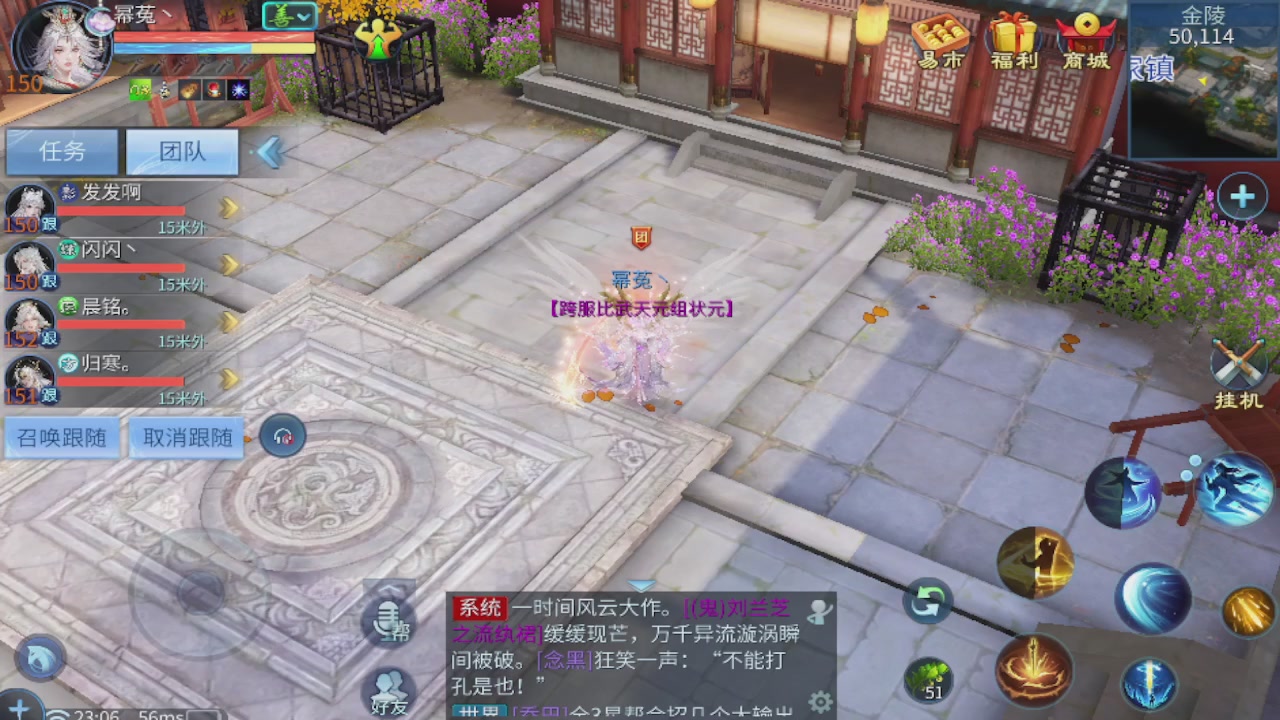The height and width of the screenshot is (720, 1280).
Task: Toggle the team voice headset
Action: point(282,436)
